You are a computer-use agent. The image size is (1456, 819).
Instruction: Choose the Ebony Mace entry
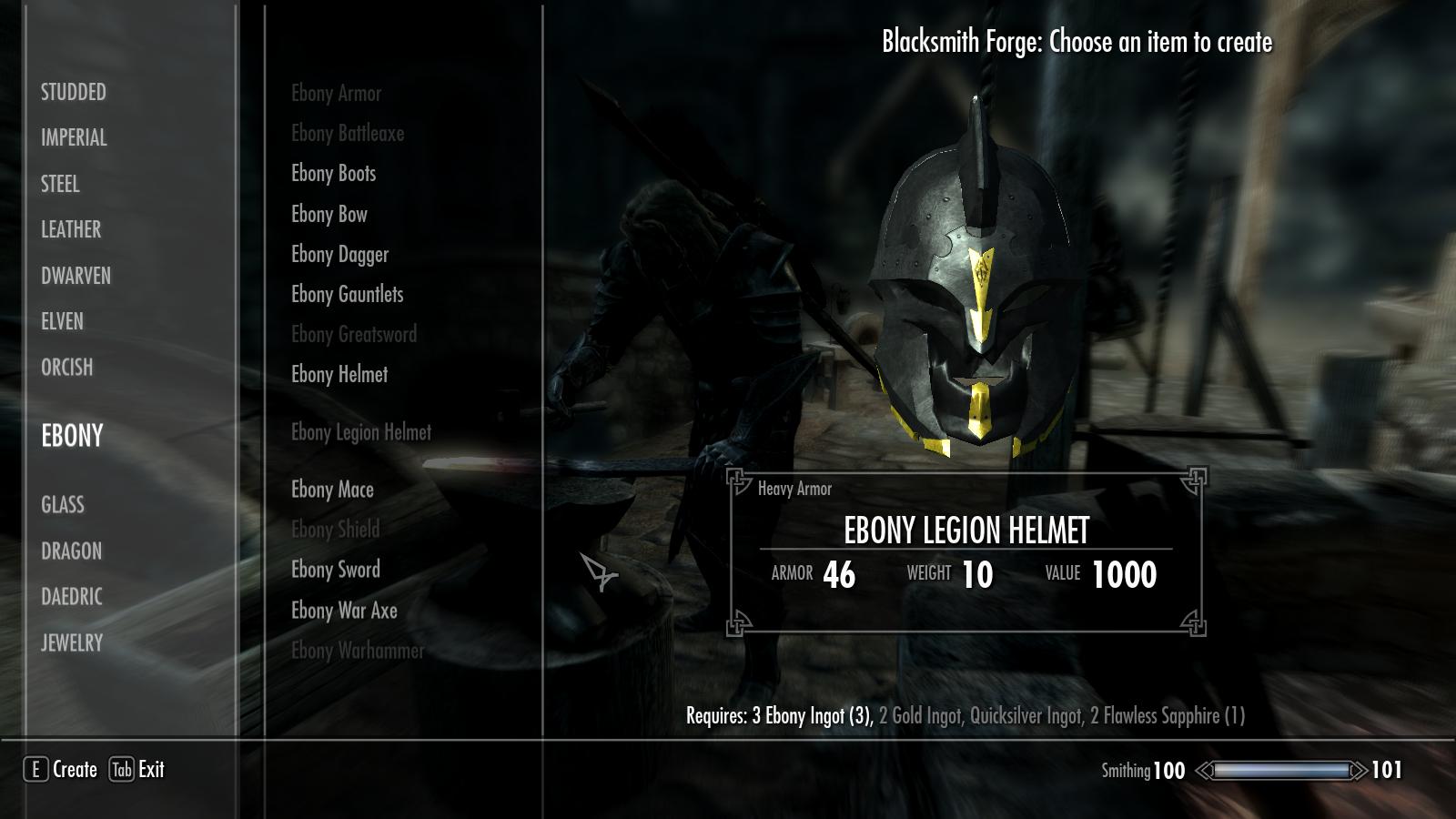(332, 490)
